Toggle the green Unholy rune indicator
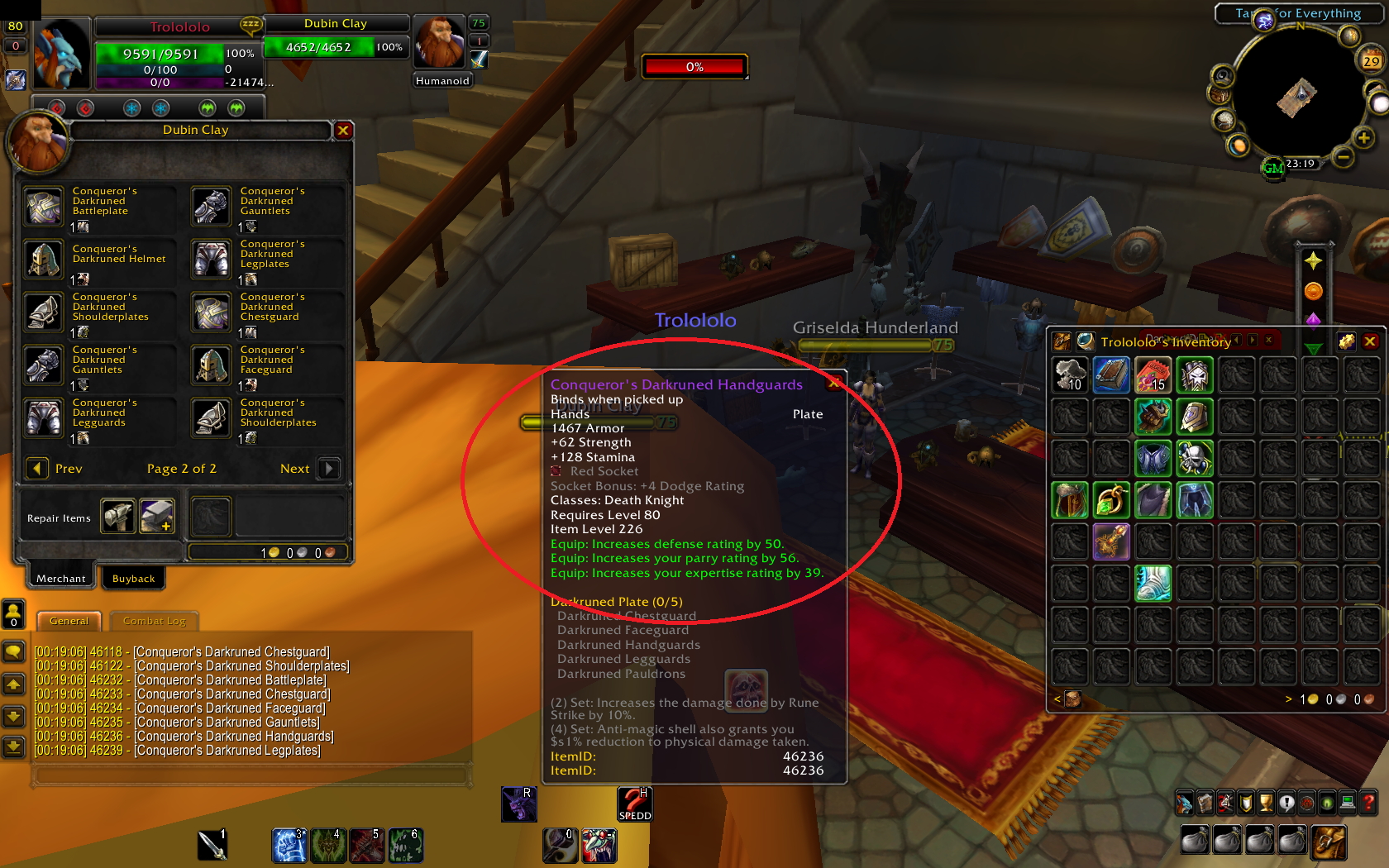Image resolution: width=1389 pixels, height=868 pixels. [207, 107]
